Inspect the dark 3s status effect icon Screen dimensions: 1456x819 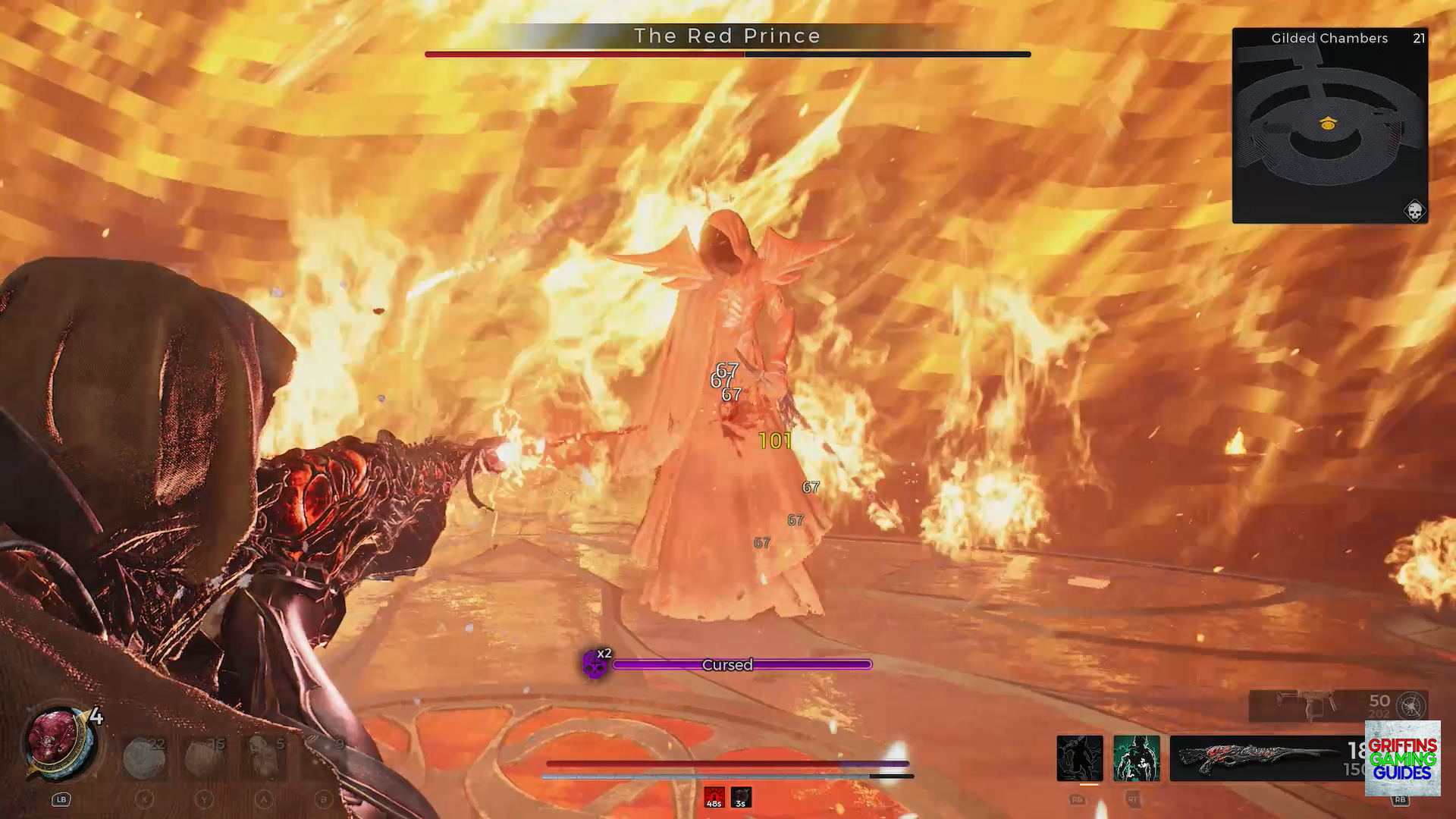741,797
